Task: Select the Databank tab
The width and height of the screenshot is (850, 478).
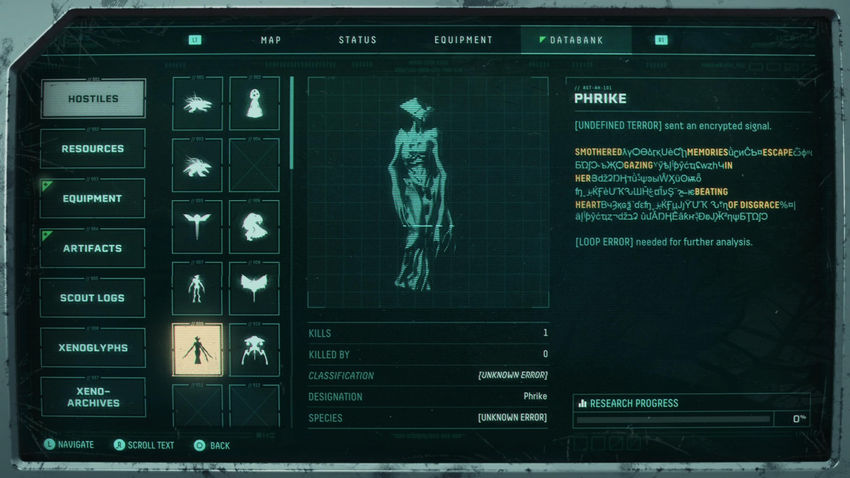Action: tap(577, 40)
